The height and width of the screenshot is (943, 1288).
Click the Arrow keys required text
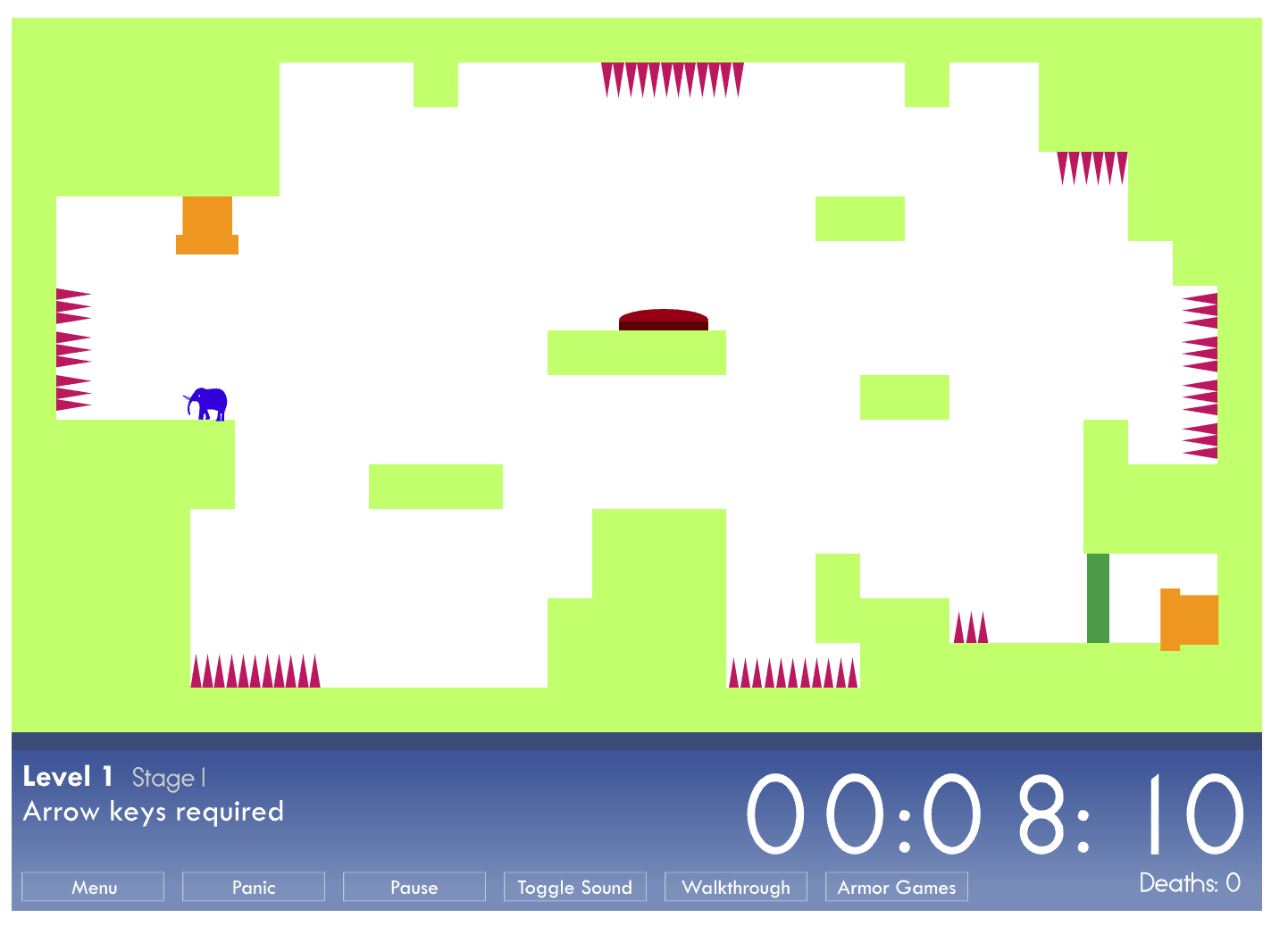153,812
